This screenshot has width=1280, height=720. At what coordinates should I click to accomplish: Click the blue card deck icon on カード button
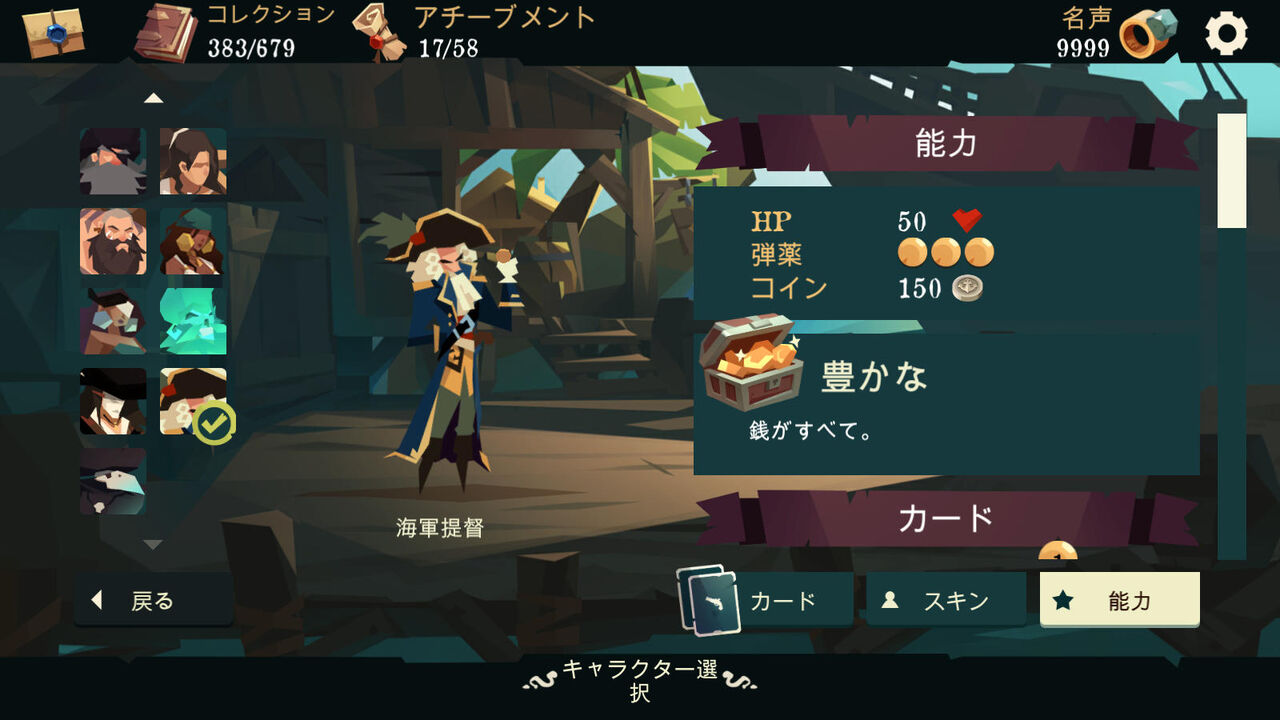tap(708, 599)
